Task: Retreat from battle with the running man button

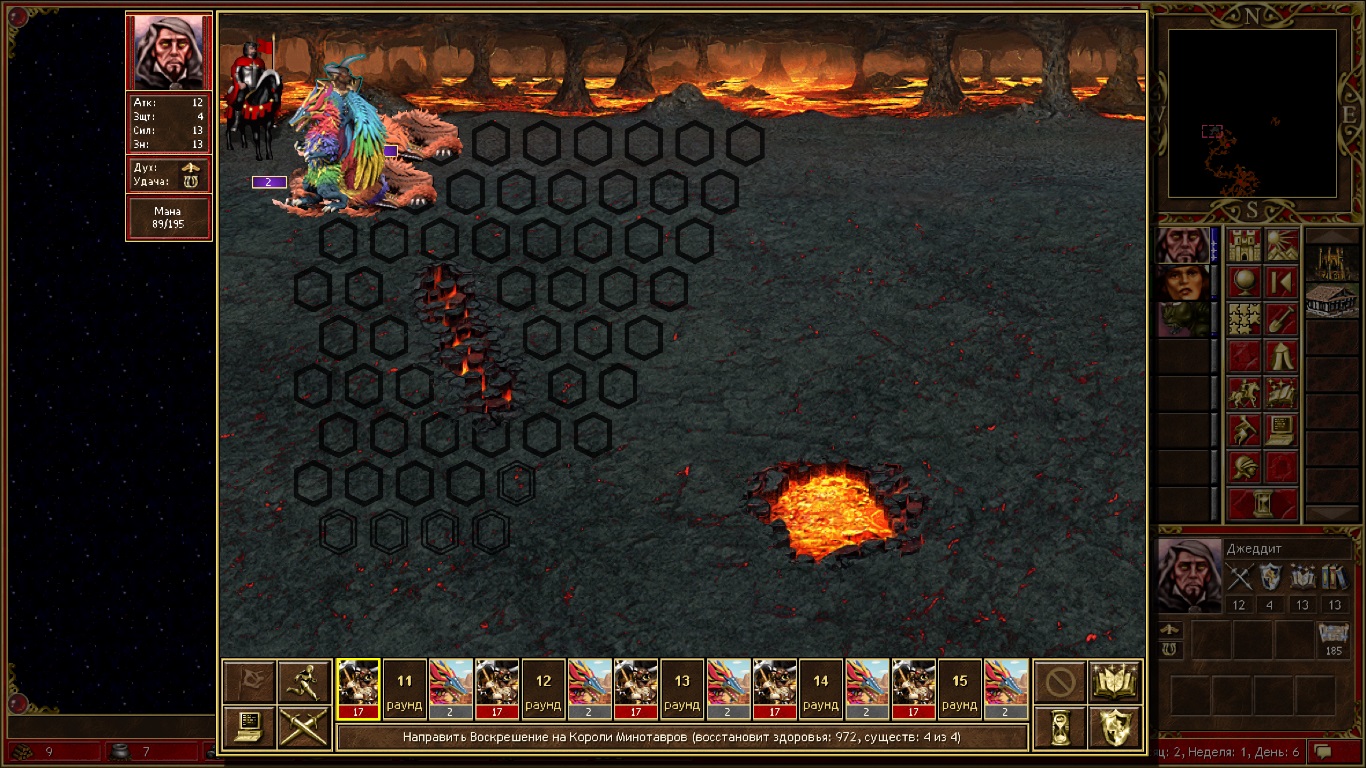Action: click(303, 681)
